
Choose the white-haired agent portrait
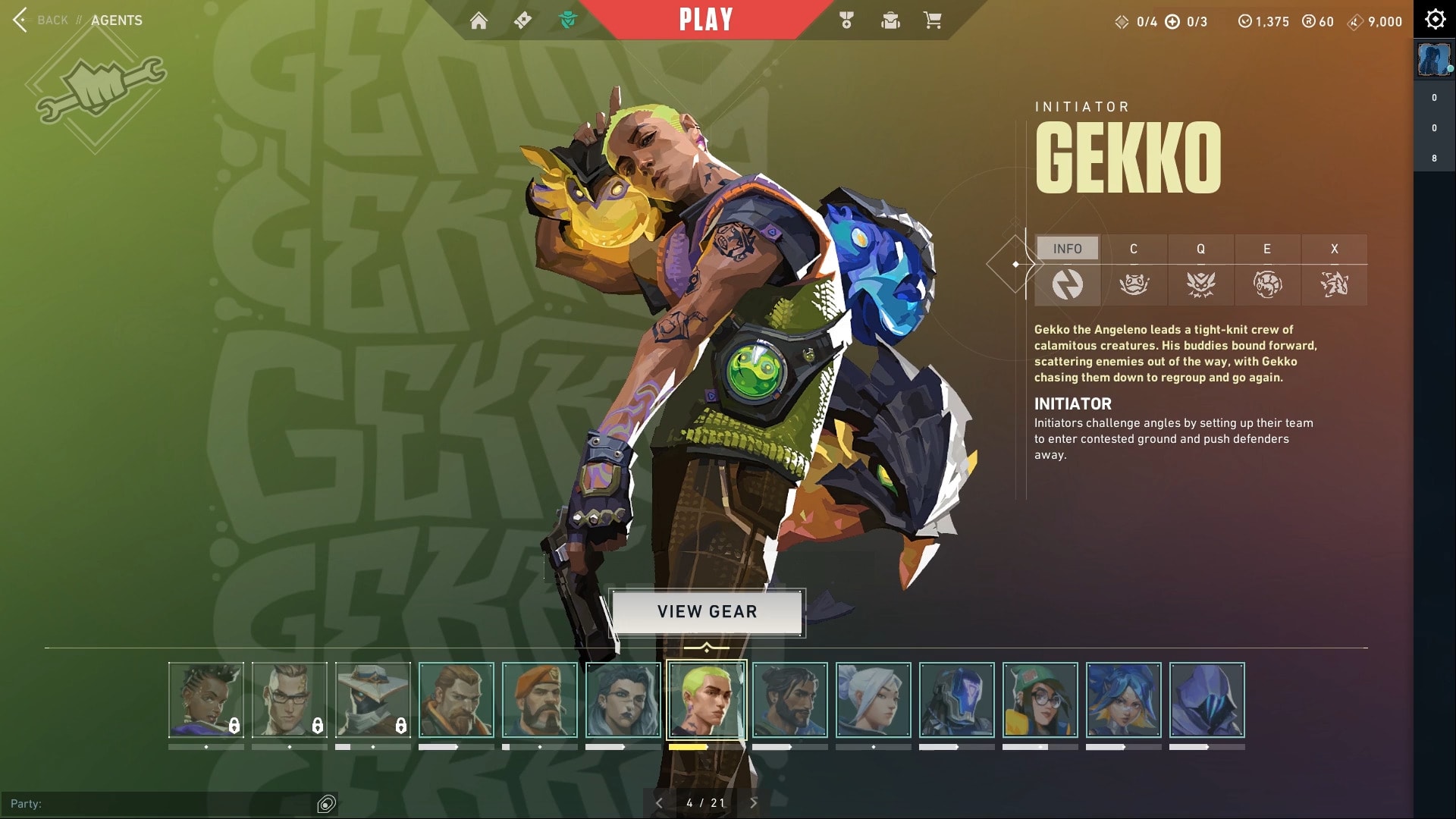click(x=874, y=700)
